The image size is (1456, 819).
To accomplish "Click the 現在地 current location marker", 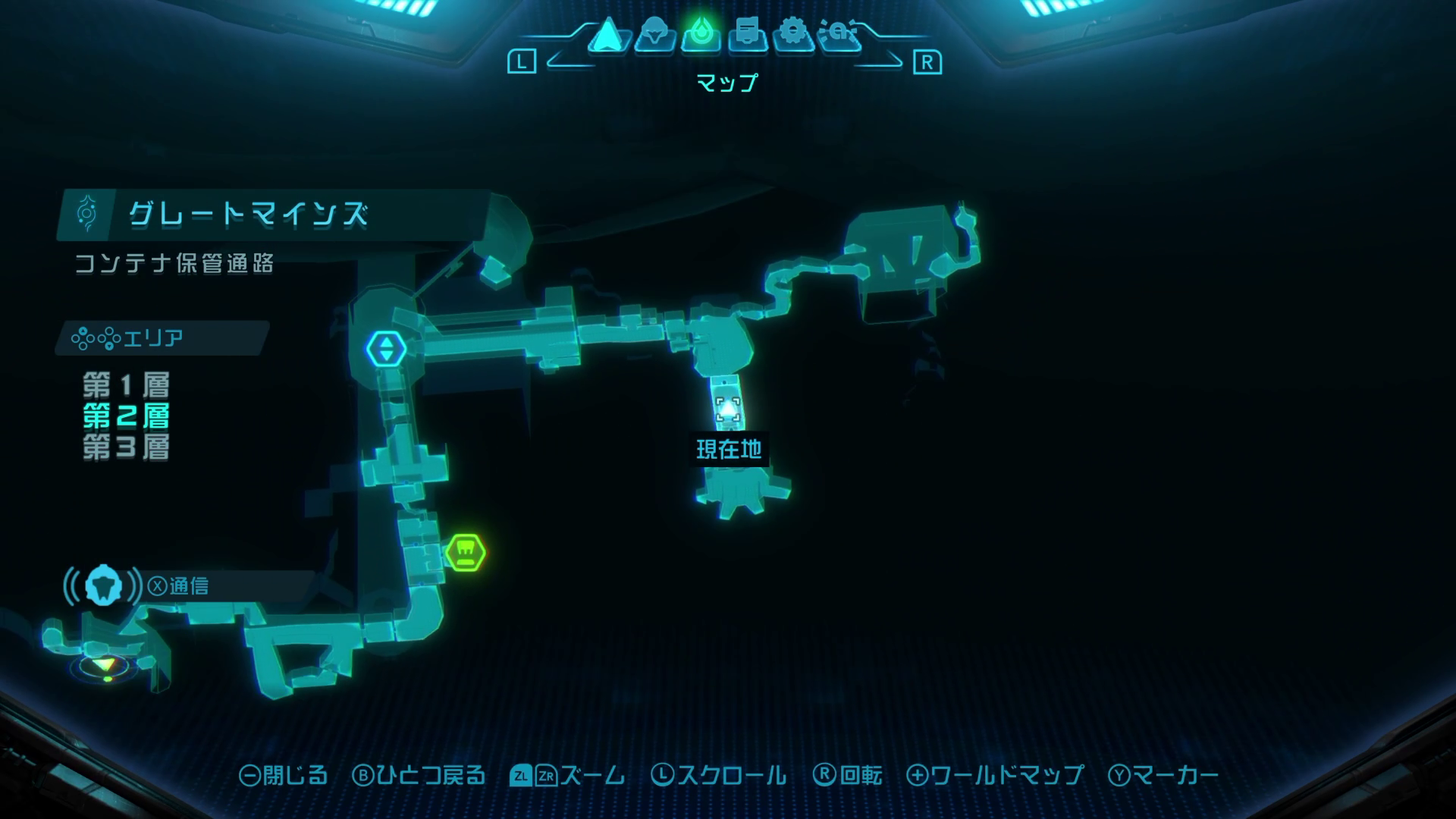I will [x=728, y=410].
